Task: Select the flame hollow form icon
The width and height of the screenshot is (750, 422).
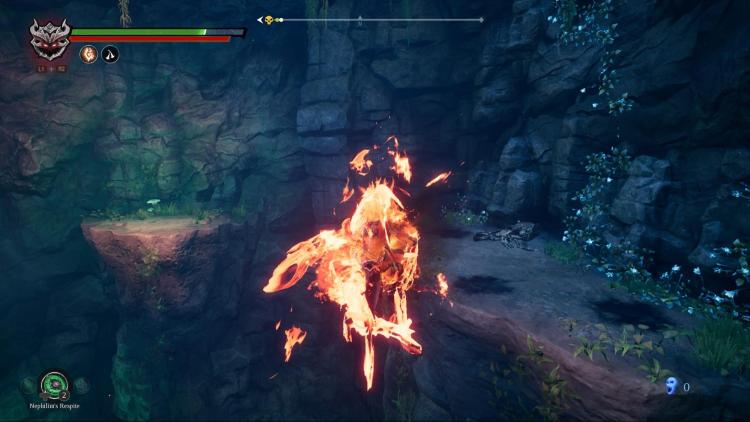Action: click(89, 54)
